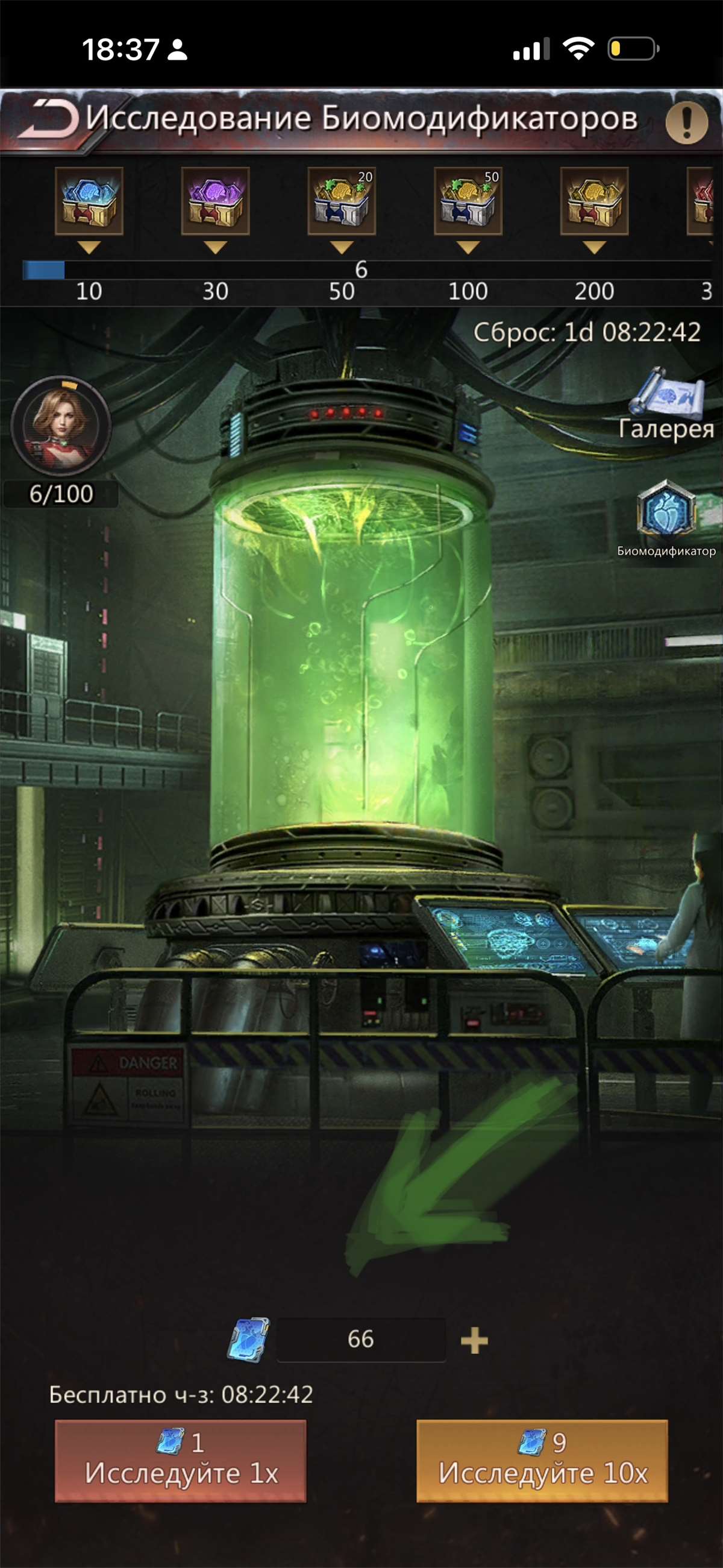Go back using the return arrow
Viewport: 723px width, 1568px height.
49,119
